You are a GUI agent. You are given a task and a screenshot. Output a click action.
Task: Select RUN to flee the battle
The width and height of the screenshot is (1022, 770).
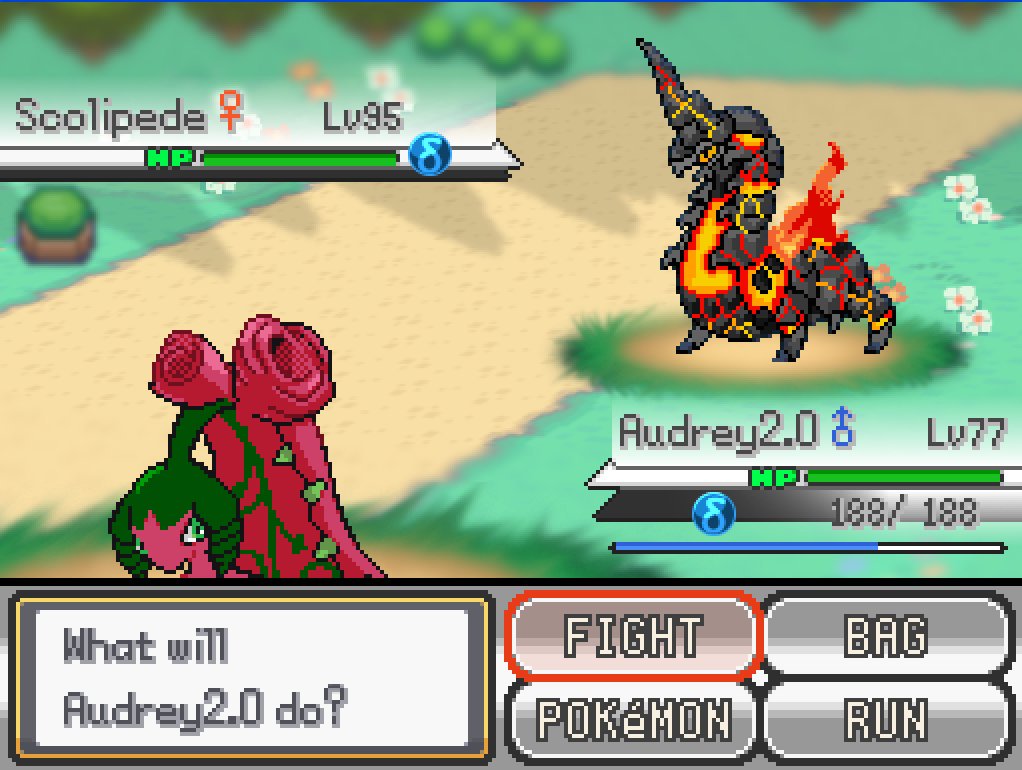(885, 718)
